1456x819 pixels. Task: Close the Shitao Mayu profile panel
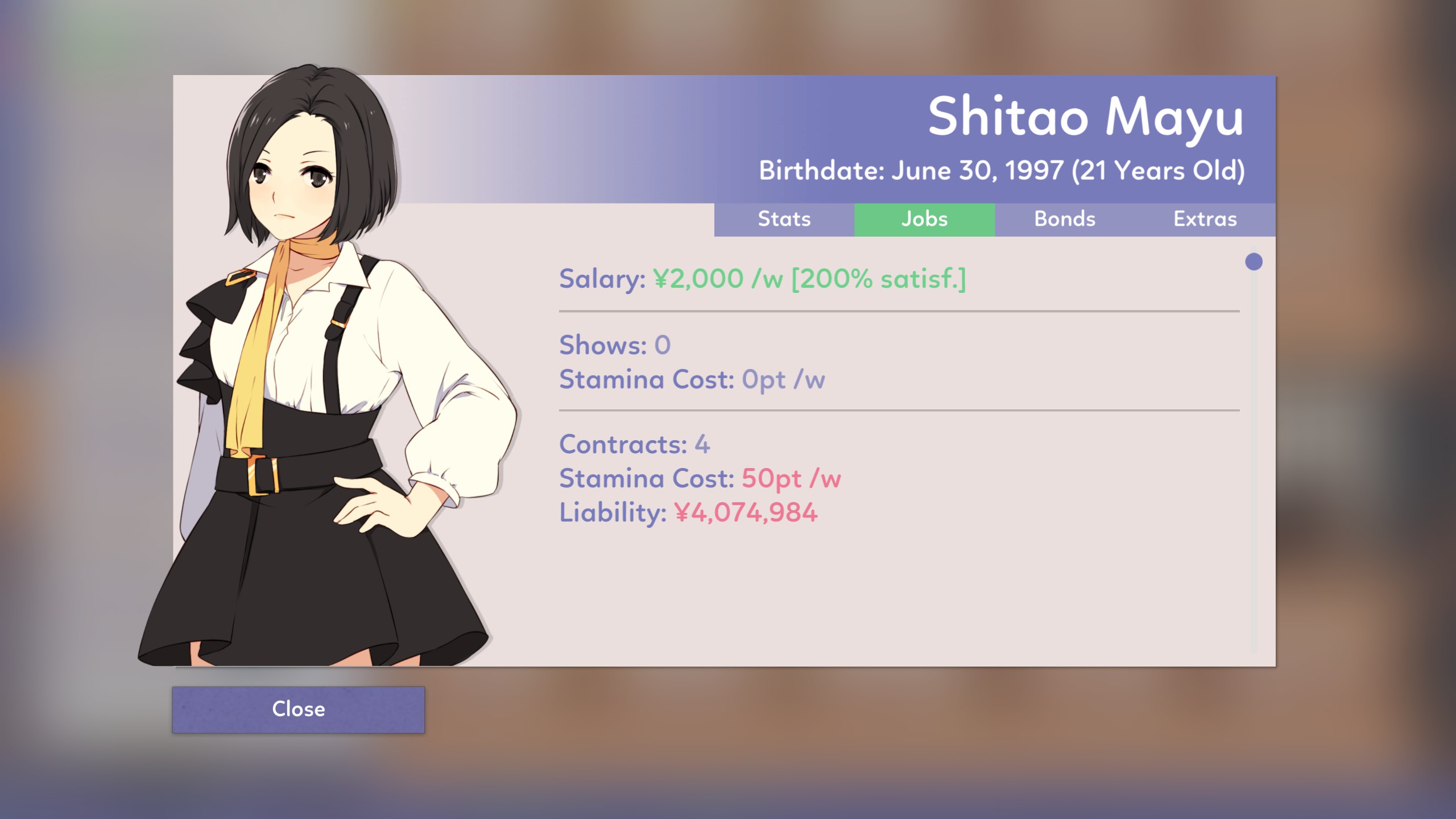pos(298,709)
